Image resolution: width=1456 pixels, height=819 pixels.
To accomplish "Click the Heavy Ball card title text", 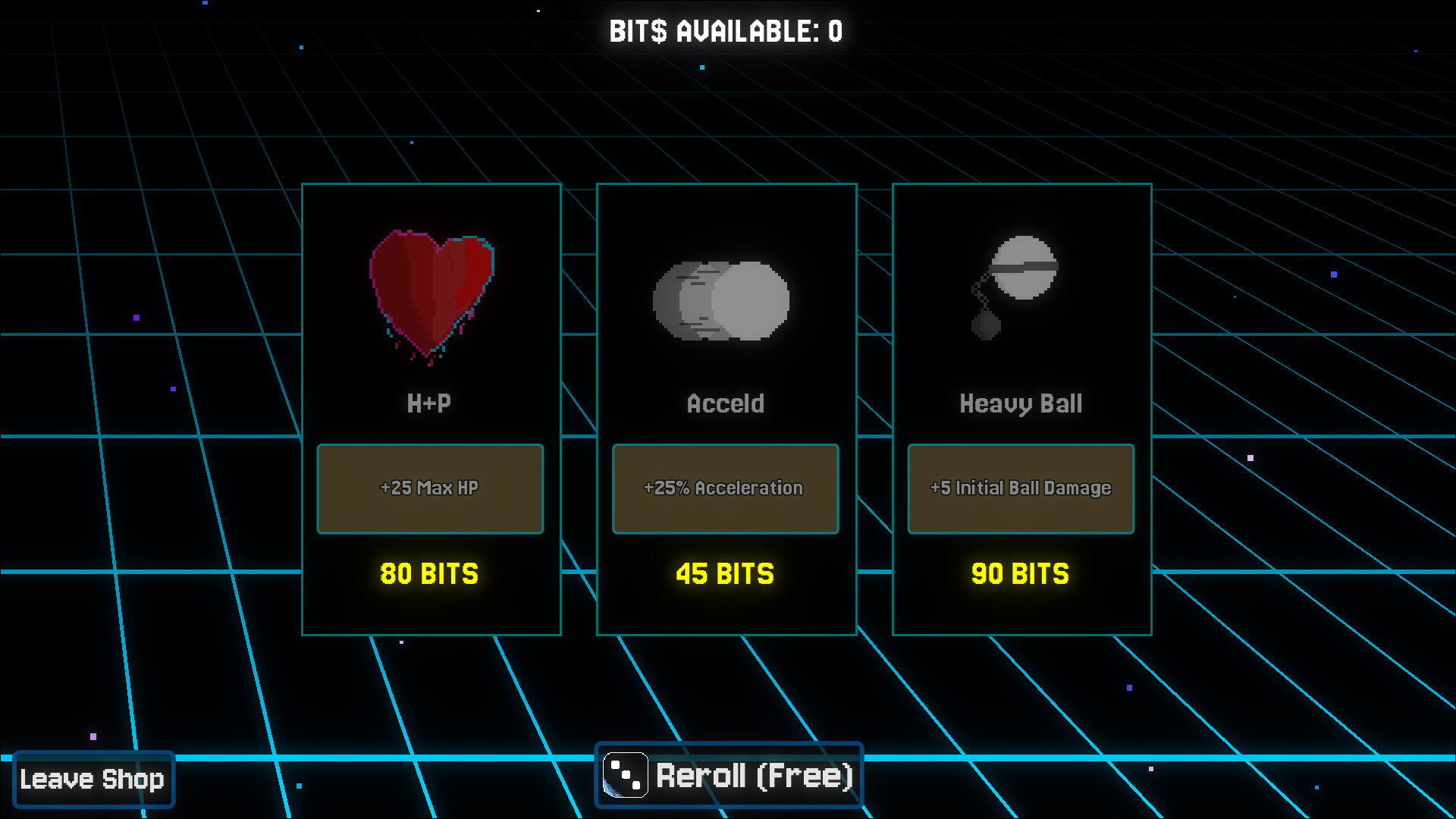I will tap(1020, 403).
